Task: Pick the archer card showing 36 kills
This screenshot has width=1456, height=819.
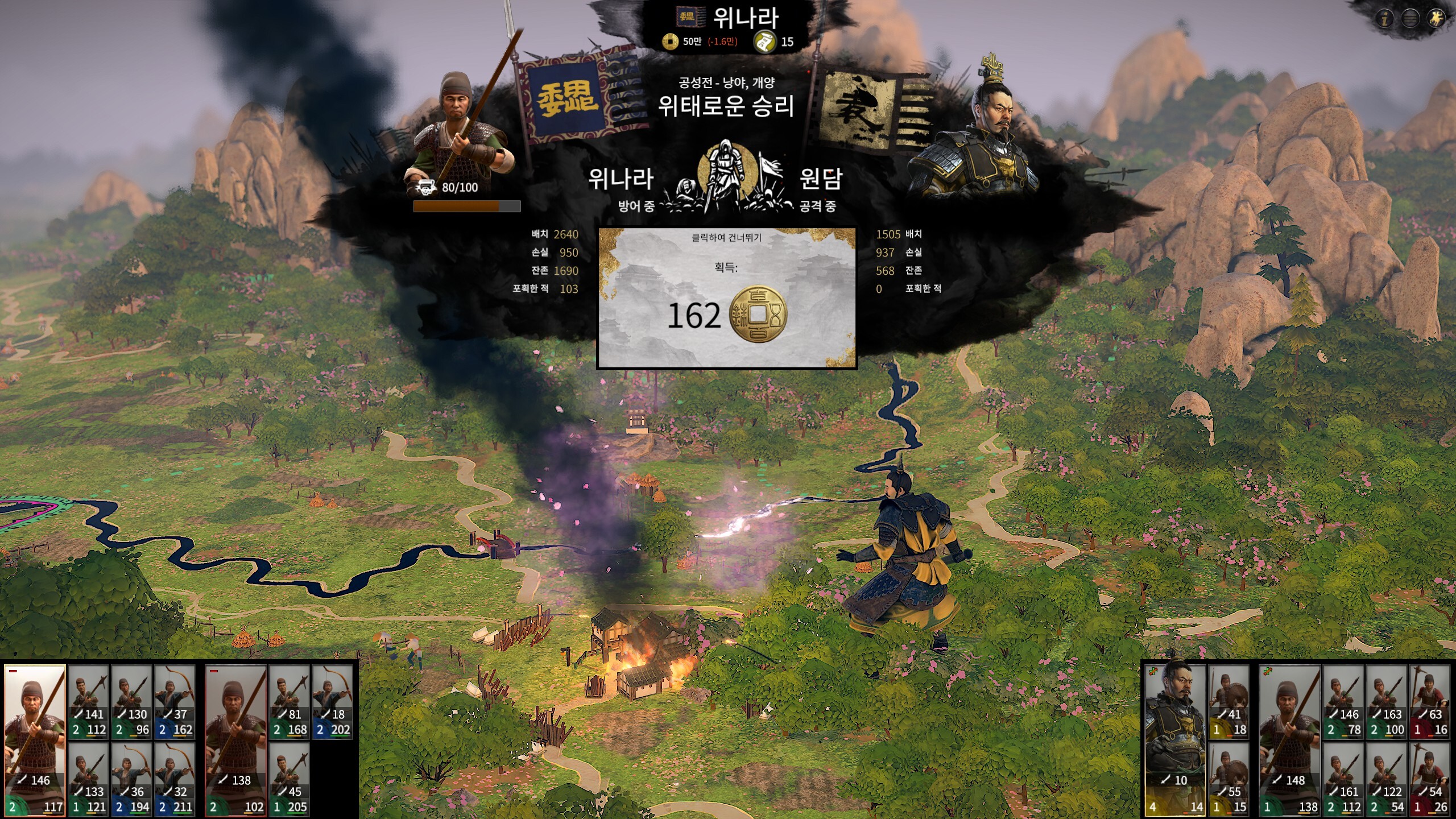Action: 132,779
